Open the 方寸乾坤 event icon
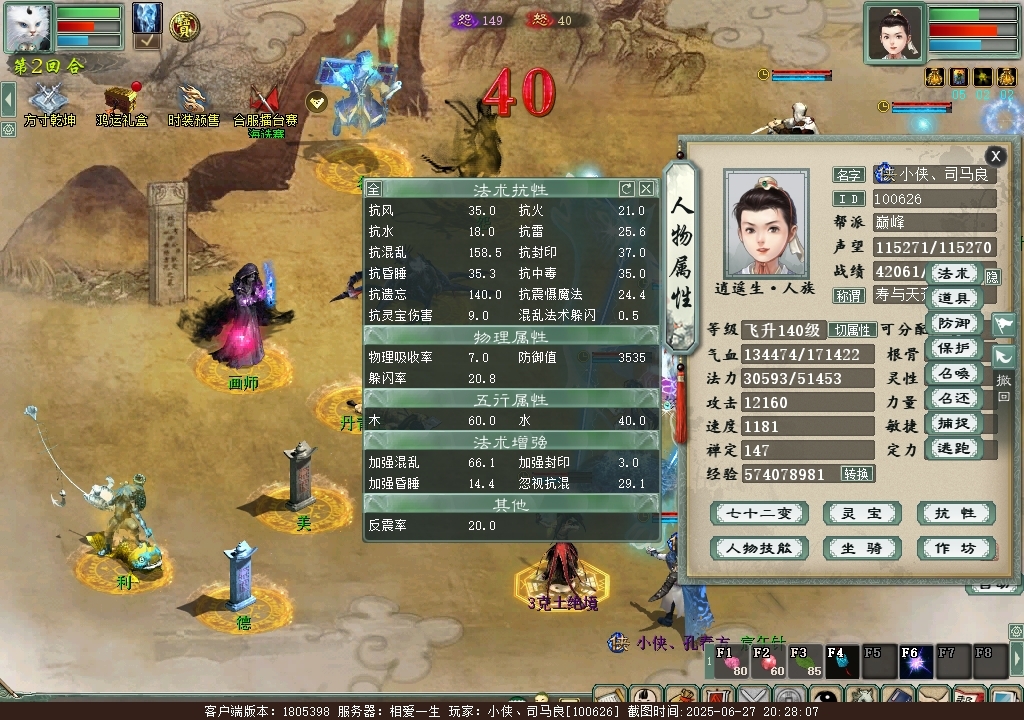1024x720 pixels. [x=44, y=103]
